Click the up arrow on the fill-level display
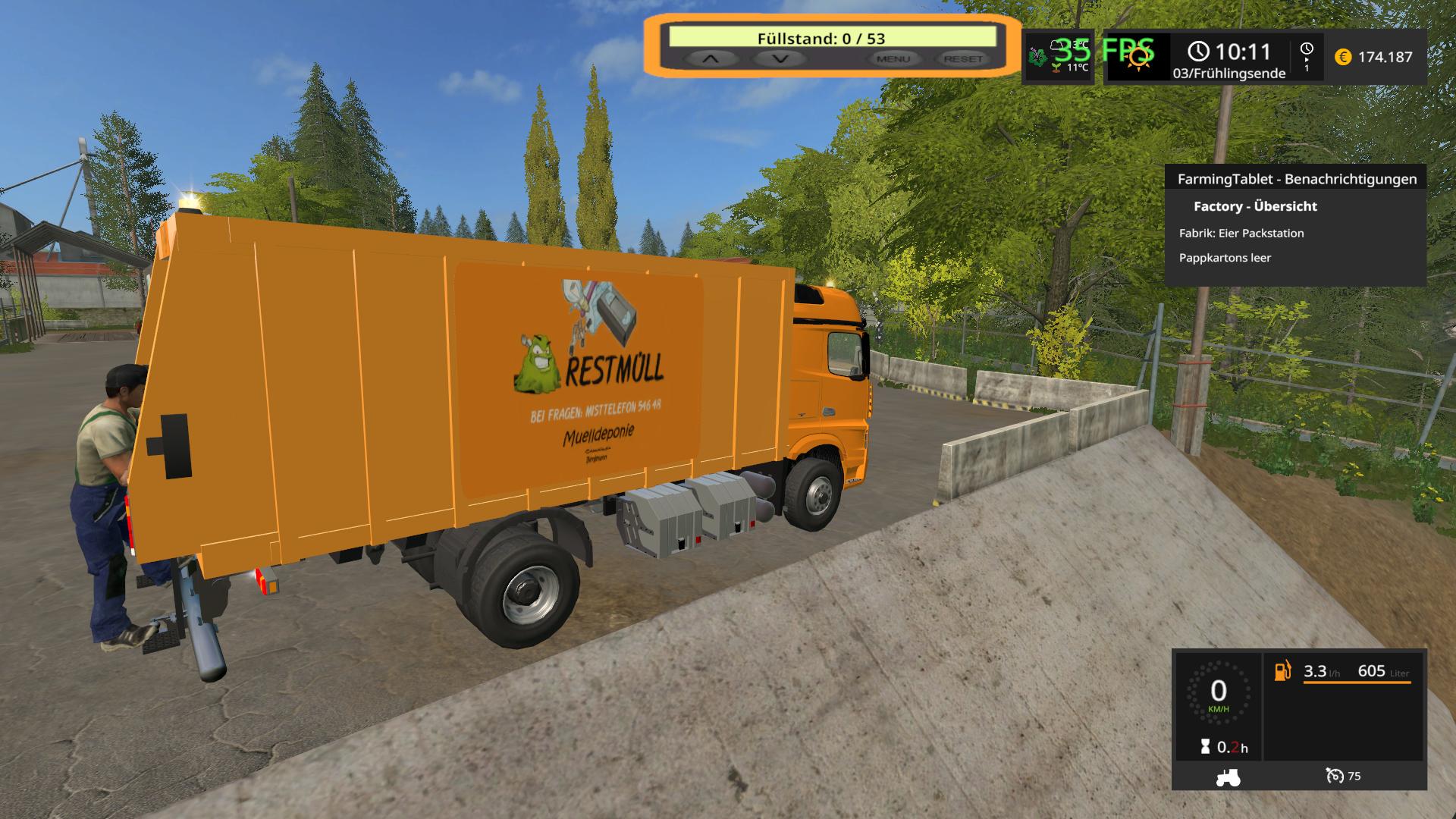 coord(710,58)
